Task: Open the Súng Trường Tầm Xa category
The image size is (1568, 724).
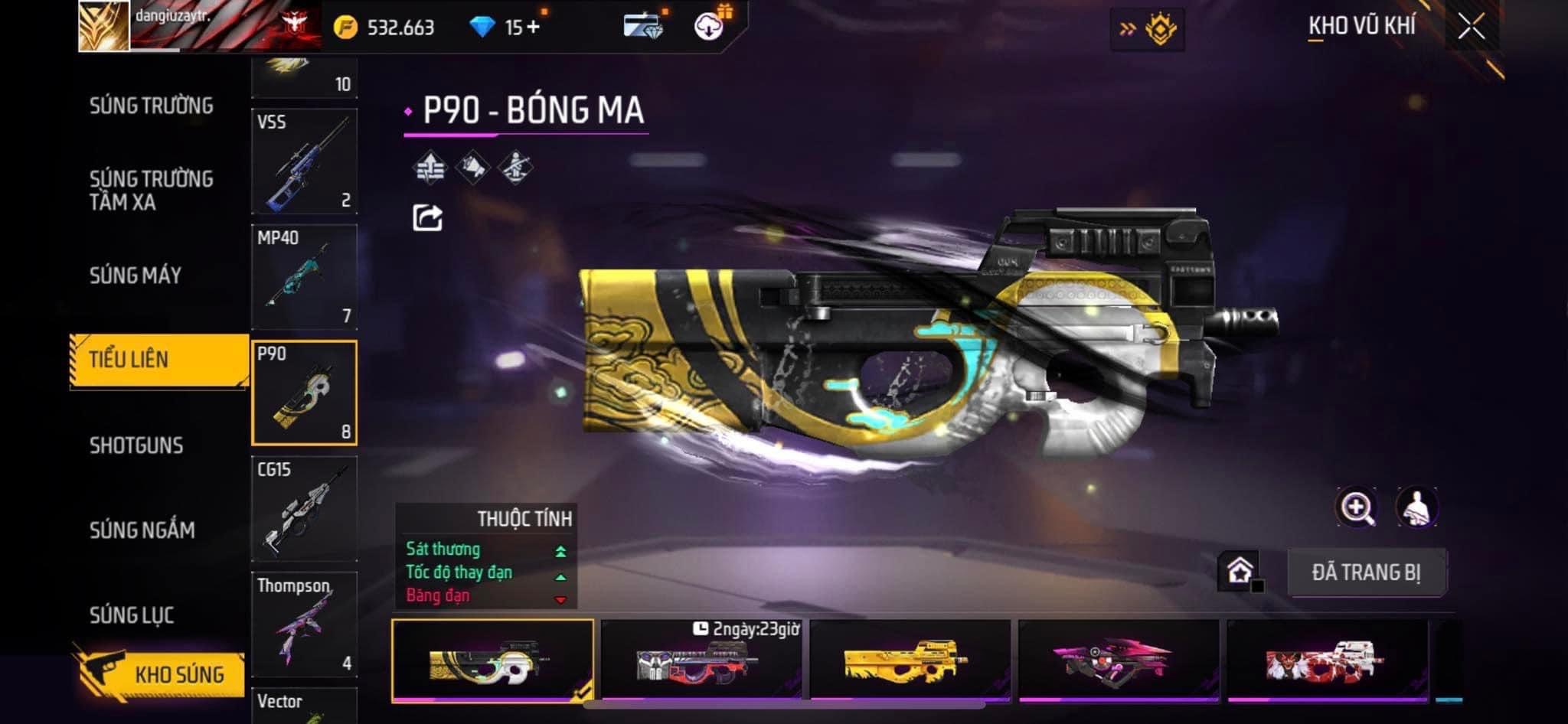Action: click(152, 191)
